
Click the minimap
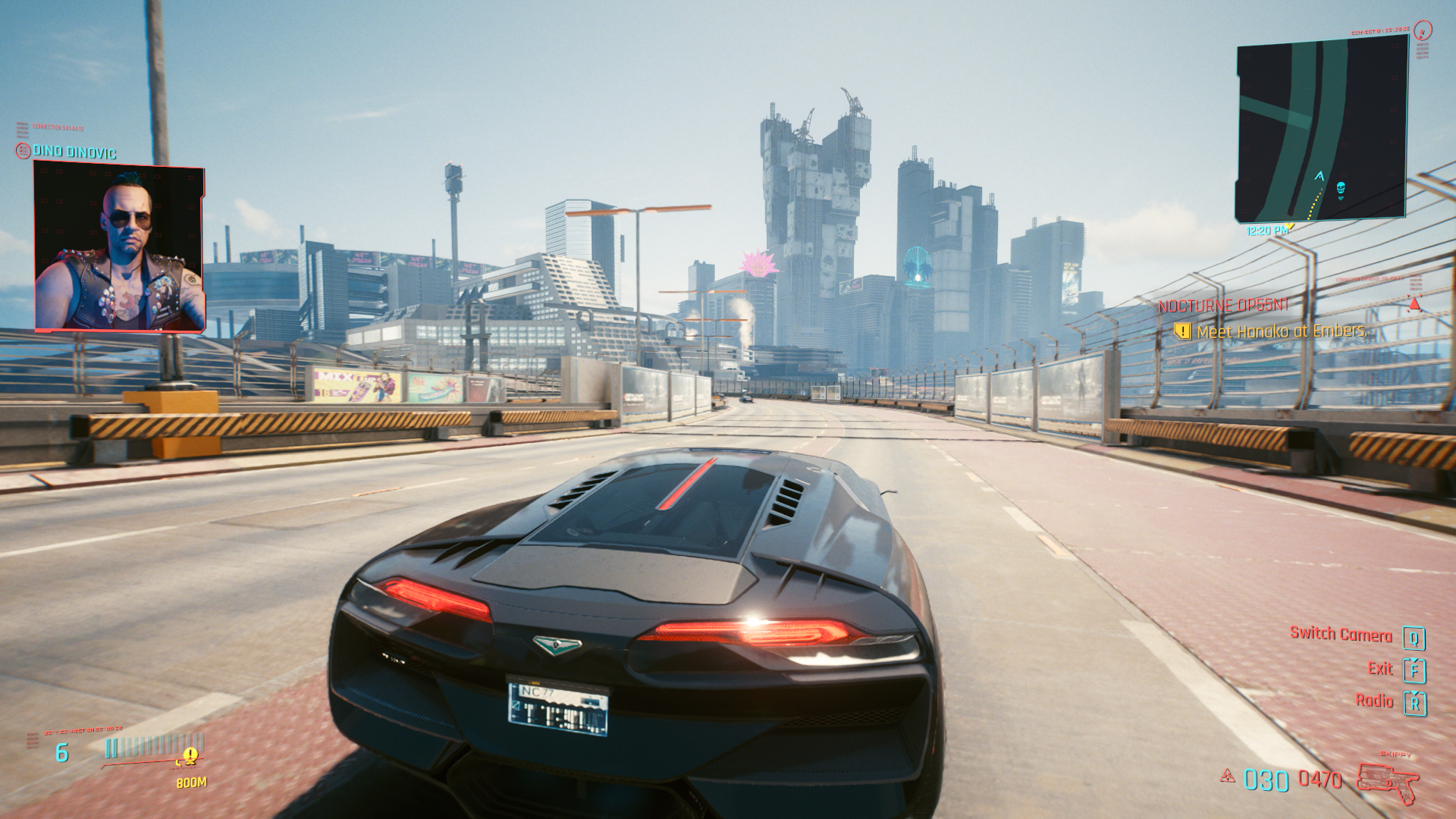[x=1321, y=130]
